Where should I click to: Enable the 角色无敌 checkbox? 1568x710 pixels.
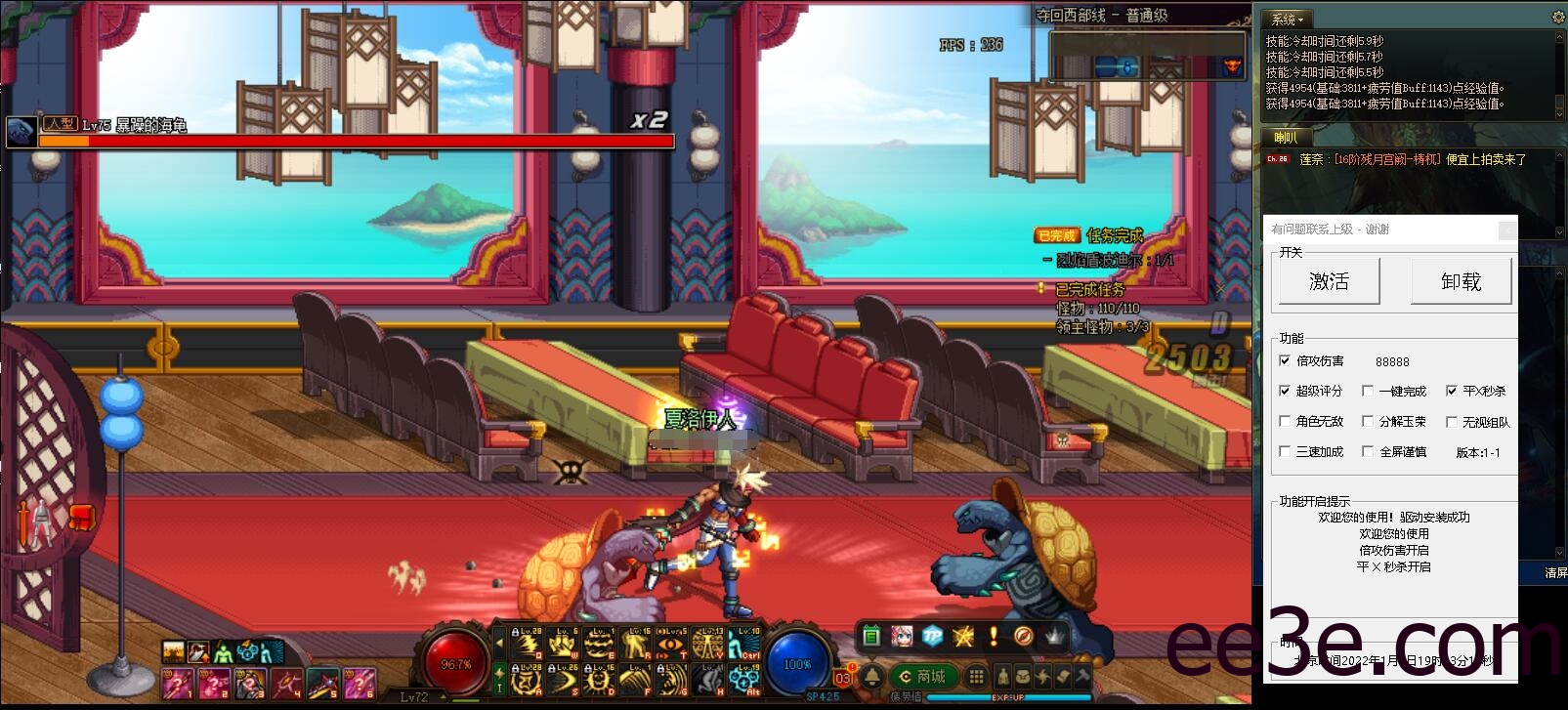pos(1285,422)
